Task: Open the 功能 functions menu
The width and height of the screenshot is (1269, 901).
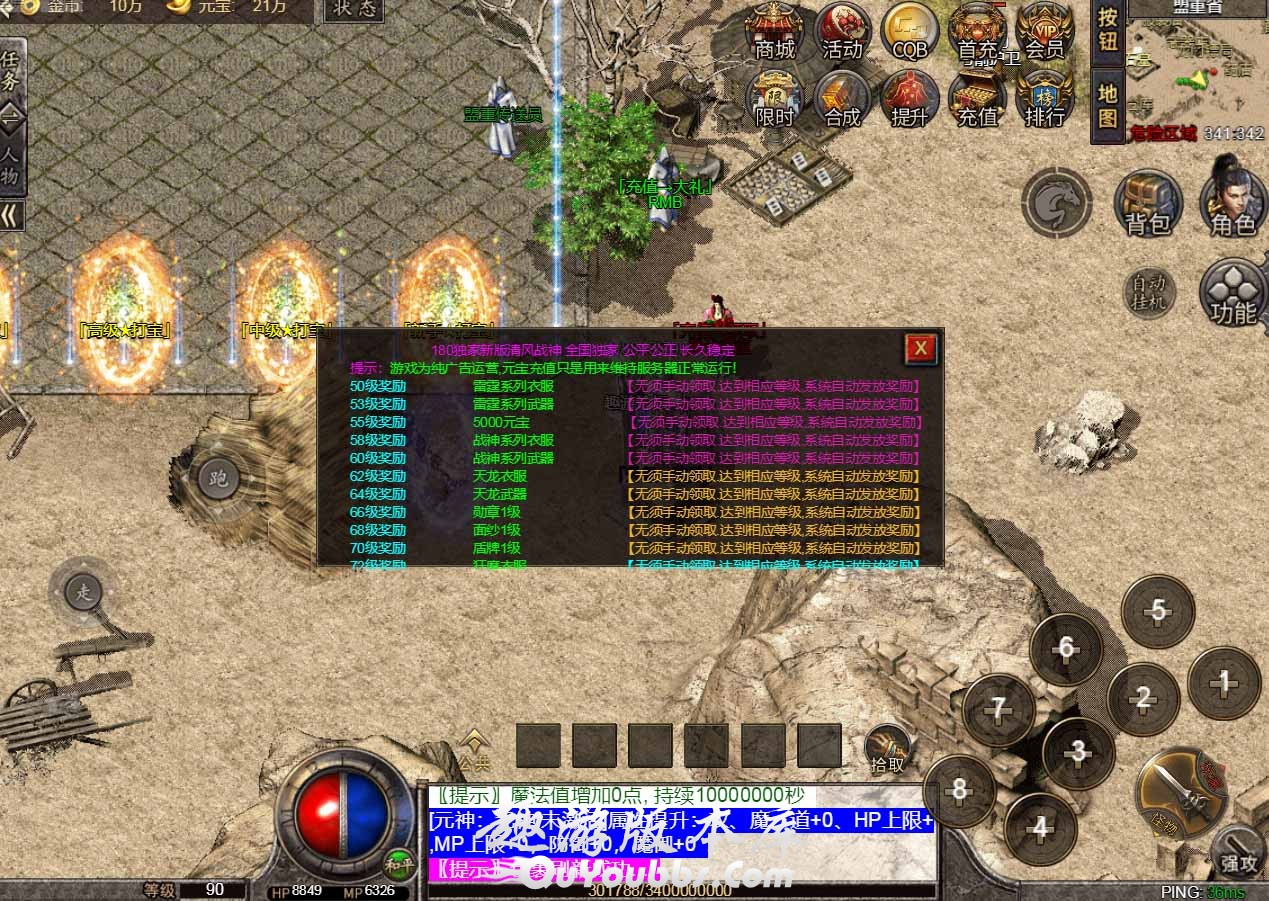Action: pos(1233,292)
